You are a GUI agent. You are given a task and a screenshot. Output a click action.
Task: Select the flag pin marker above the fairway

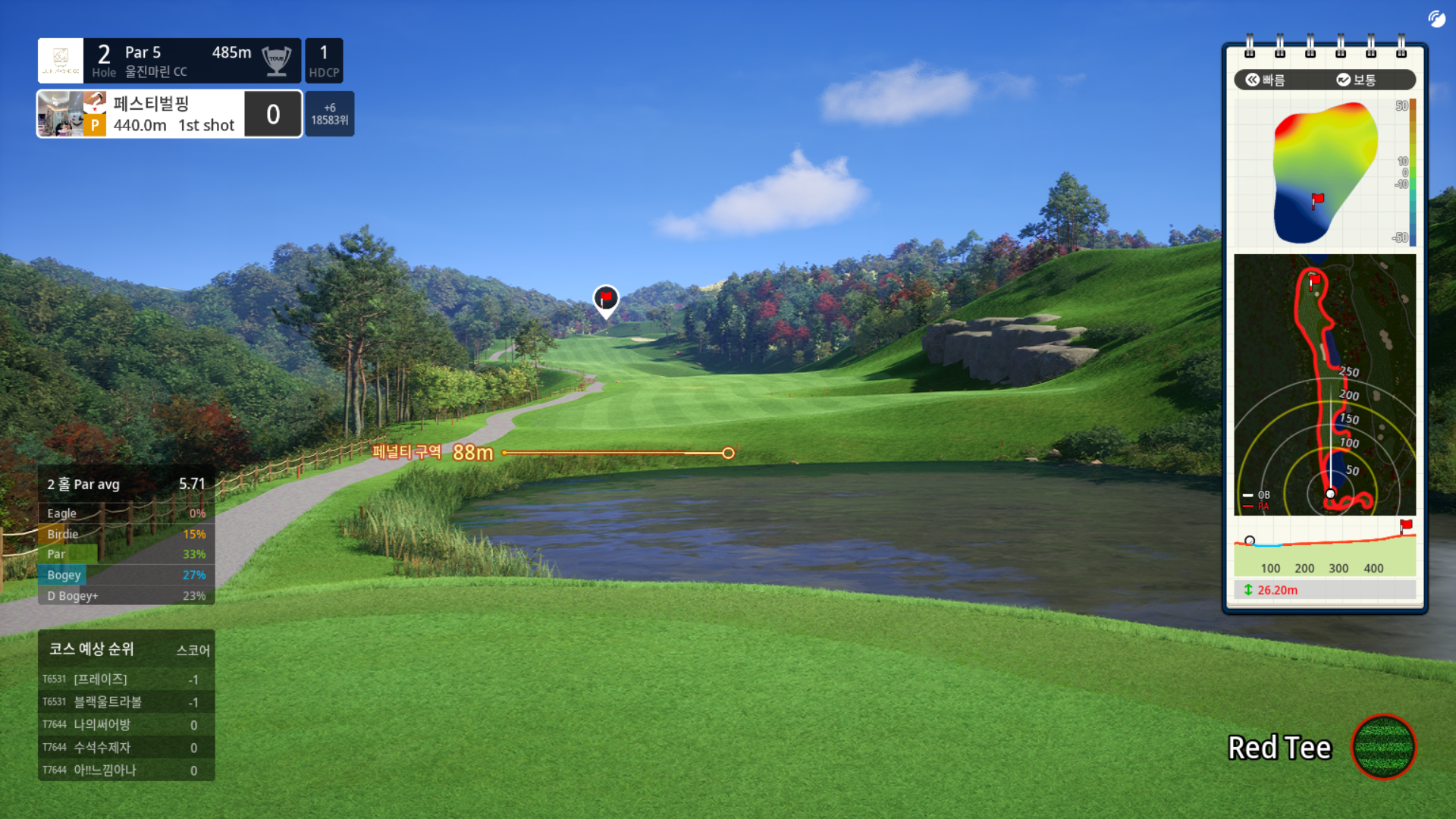[605, 300]
